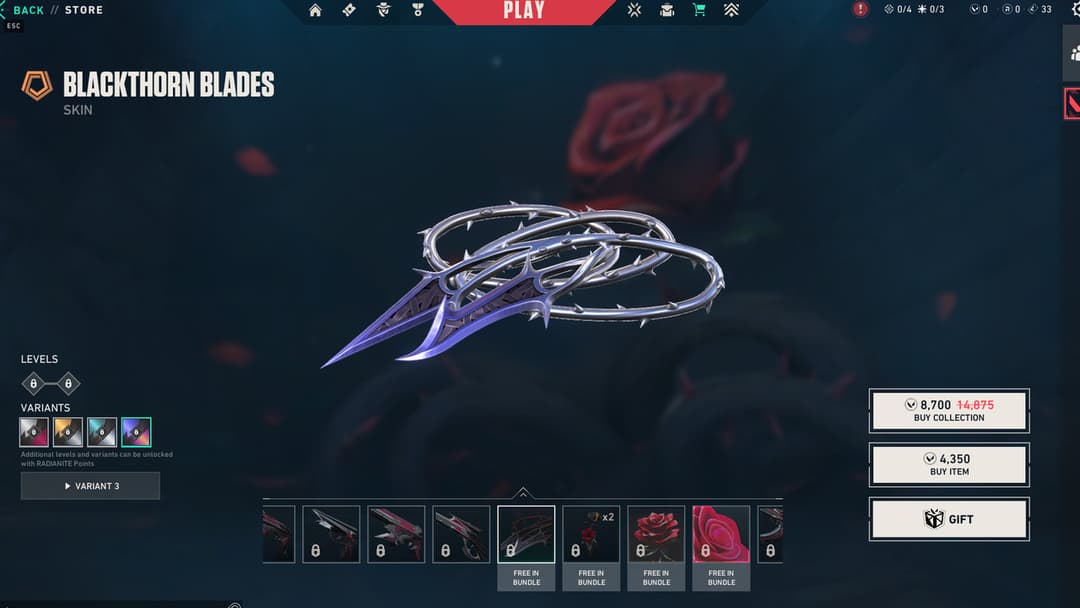Buy the item for 4,350 points
Screen dimensions: 1080x608
click(x=949, y=464)
